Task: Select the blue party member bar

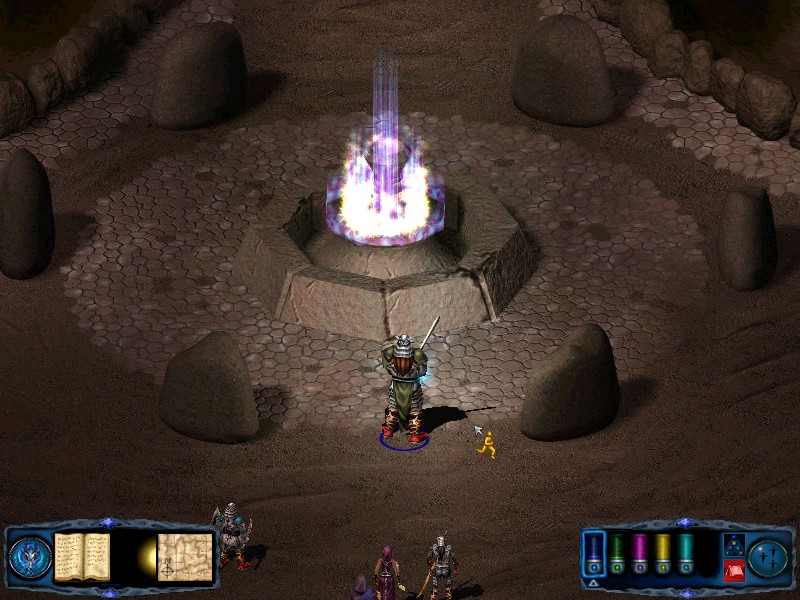Action: [594, 551]
